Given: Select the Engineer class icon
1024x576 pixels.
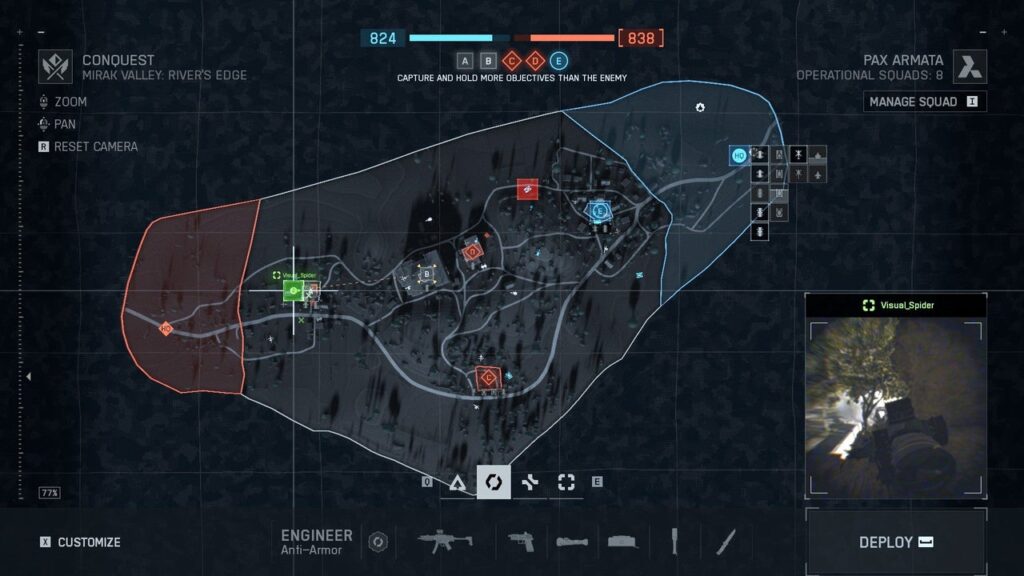Looking at the screenshot, I should (x=493, y=482).
